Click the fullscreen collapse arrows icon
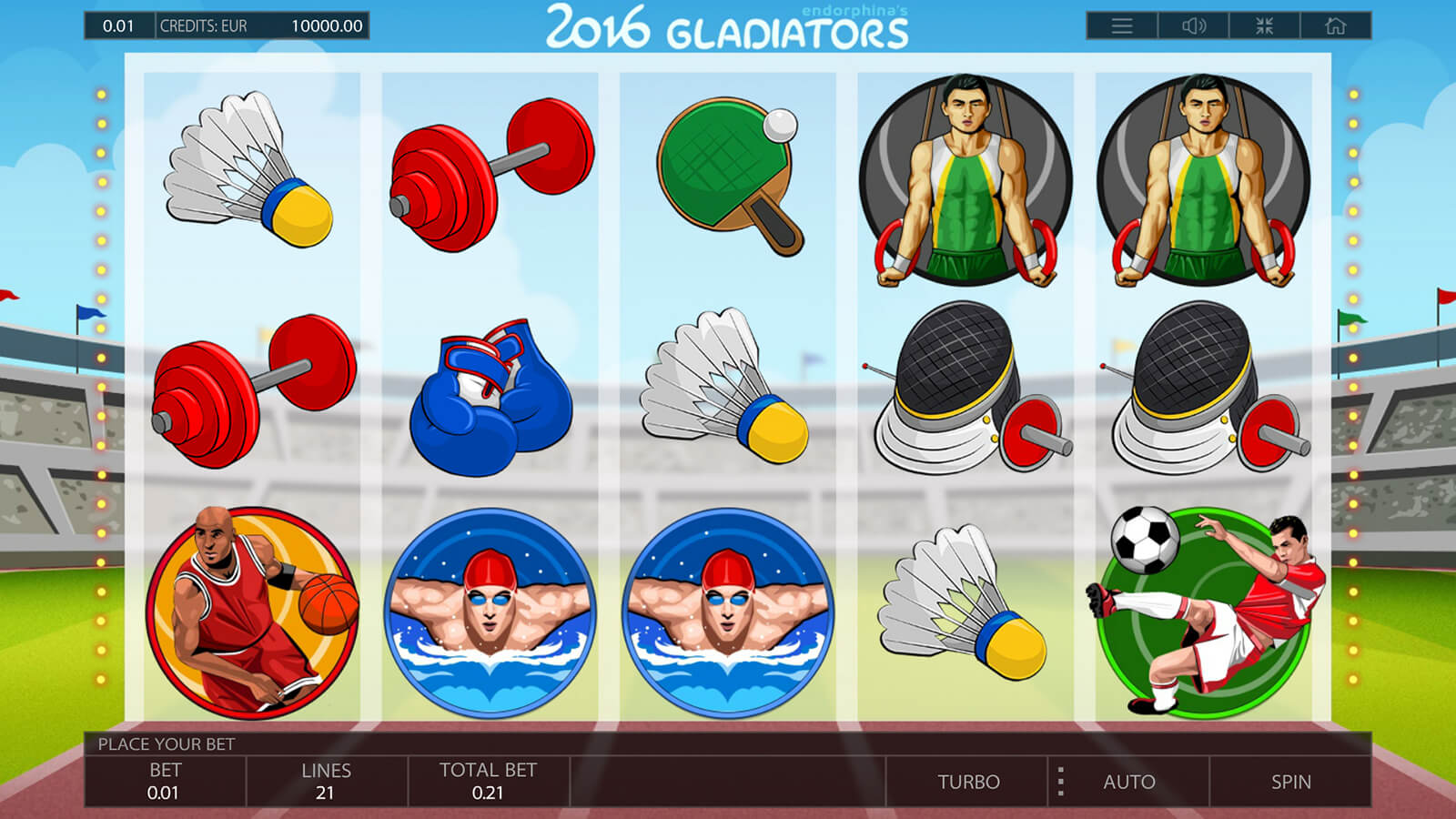 1264,26
